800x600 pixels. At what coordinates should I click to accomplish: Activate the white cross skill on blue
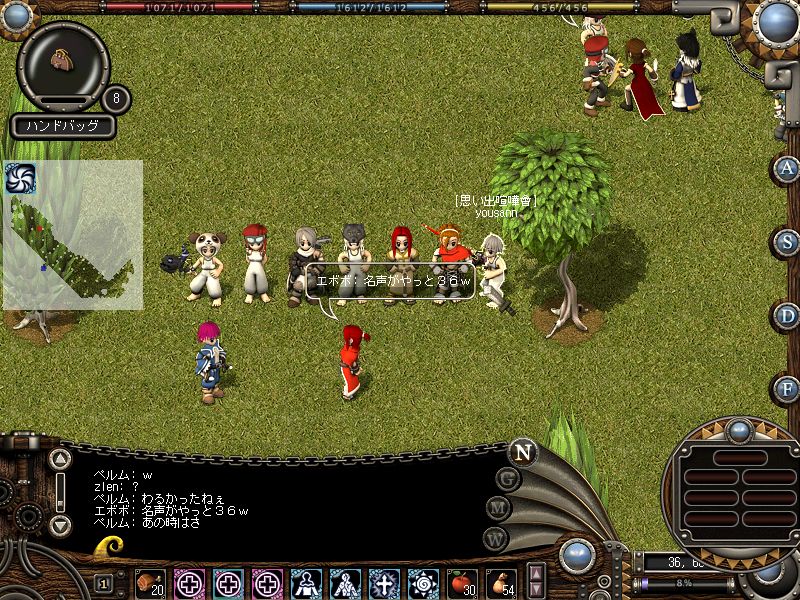click(x=383, y=583)
